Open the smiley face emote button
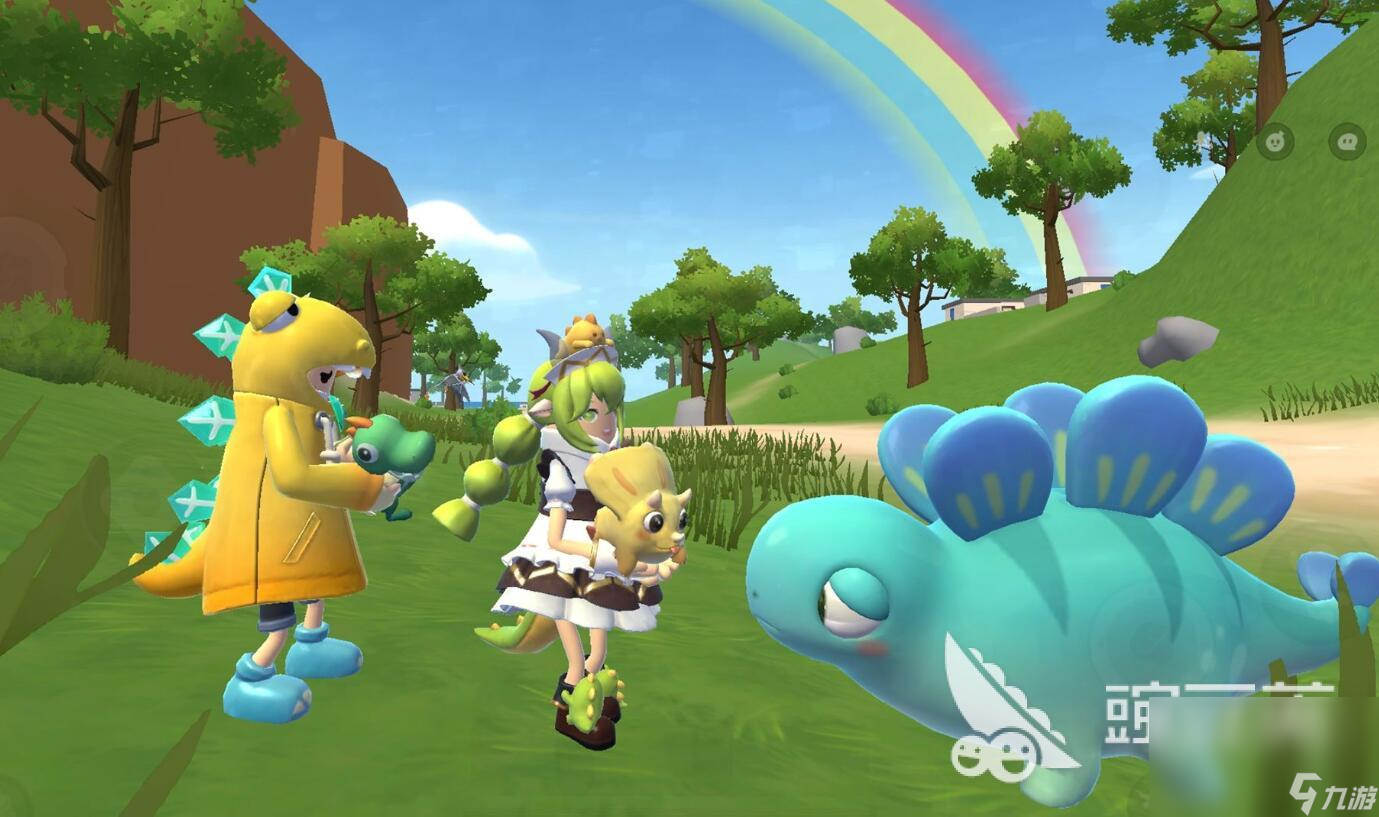 (x=1275, y=142)
